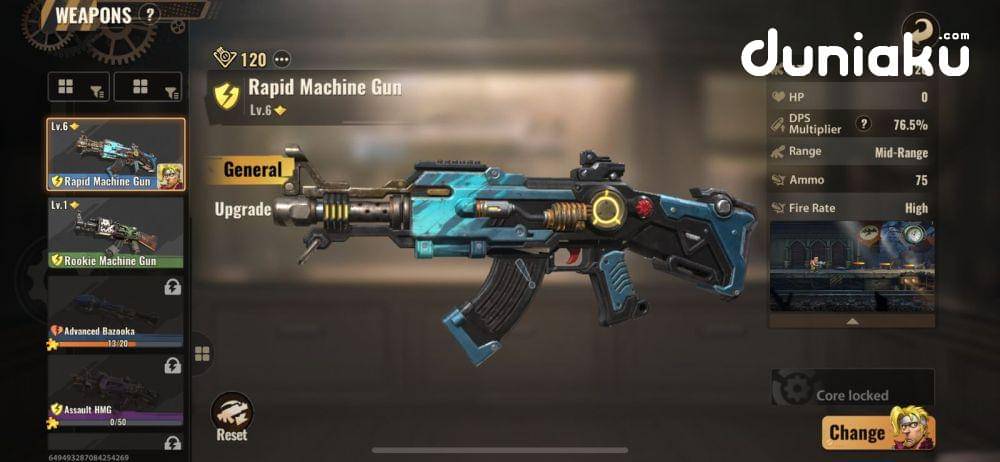Image resolution: width=1000 pixels, height=462 pixels.
Task: Open the three-dot power details button
Action: click(x=281, y=59)
